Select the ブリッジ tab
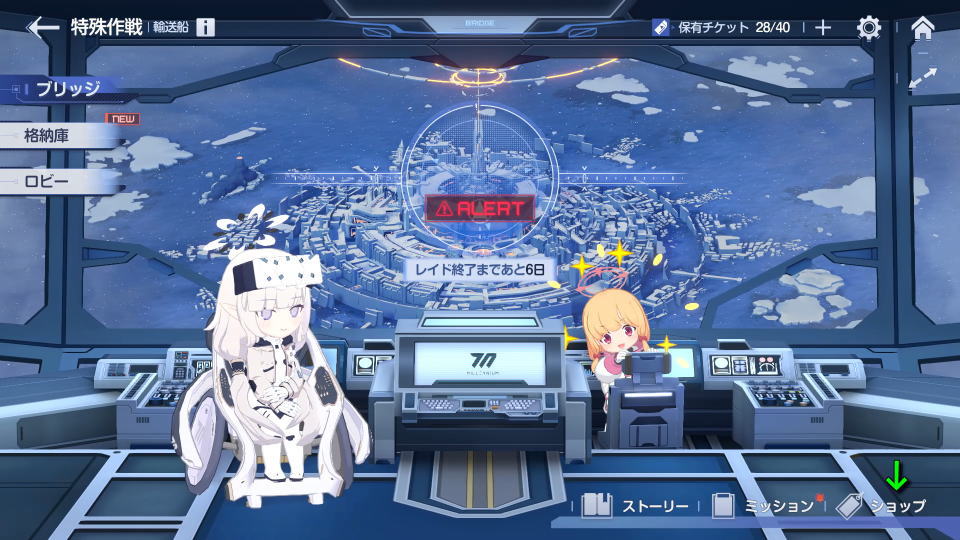960x540 pixels. (67, 89)
